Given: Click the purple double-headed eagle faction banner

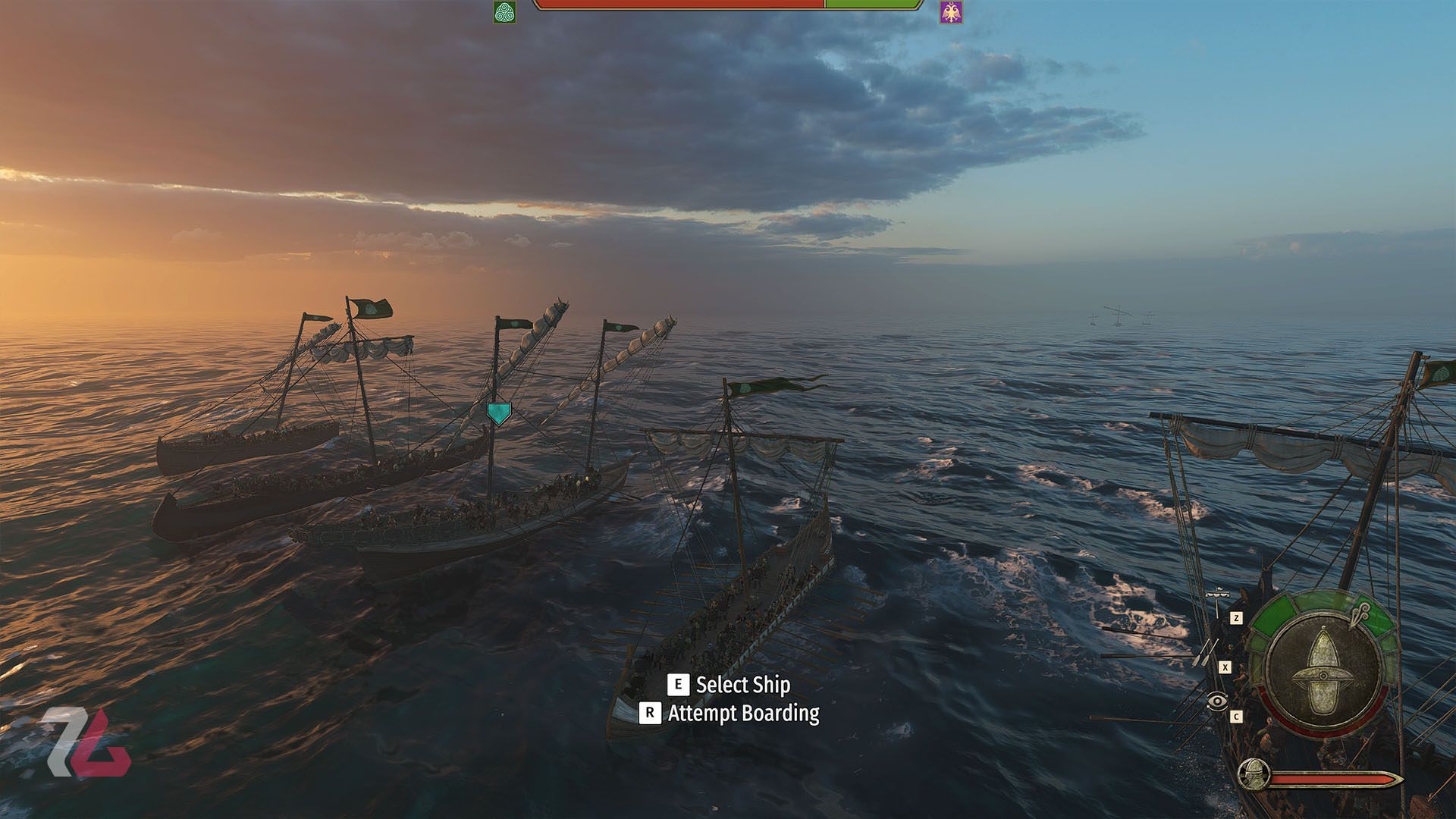Looking at the screenshot, I should click(950, 12).
